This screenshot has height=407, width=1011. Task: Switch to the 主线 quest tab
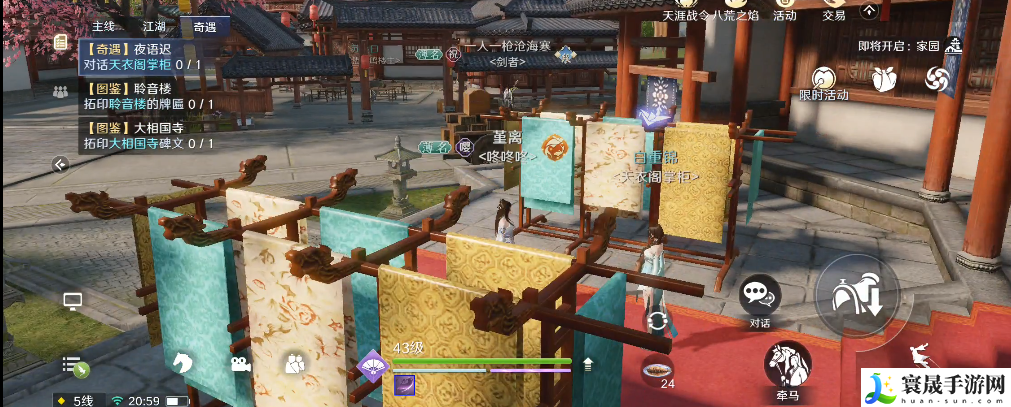[103, 26]
